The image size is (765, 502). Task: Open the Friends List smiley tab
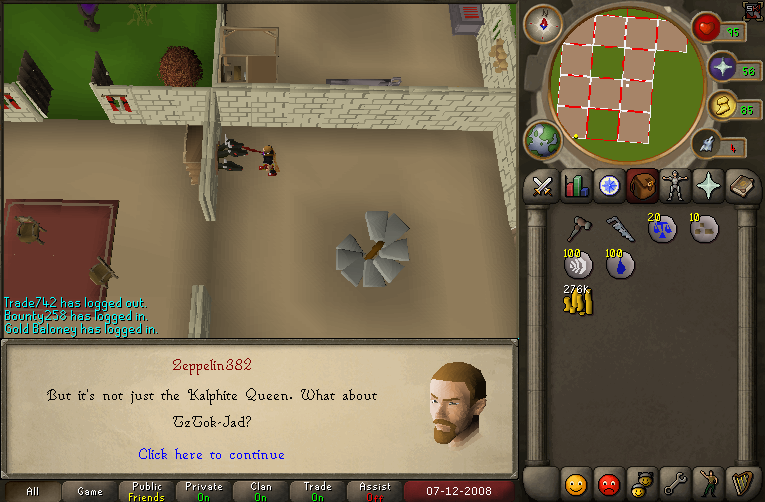point(575,483)
